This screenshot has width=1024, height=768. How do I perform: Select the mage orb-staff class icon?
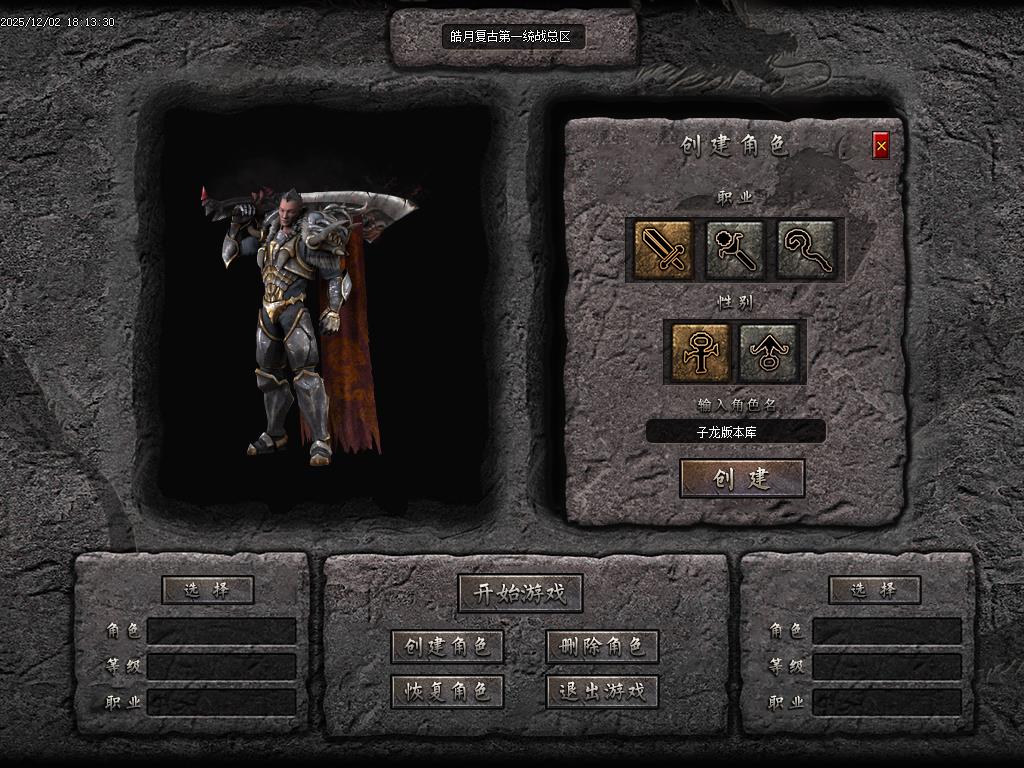(x=735, y=249)
